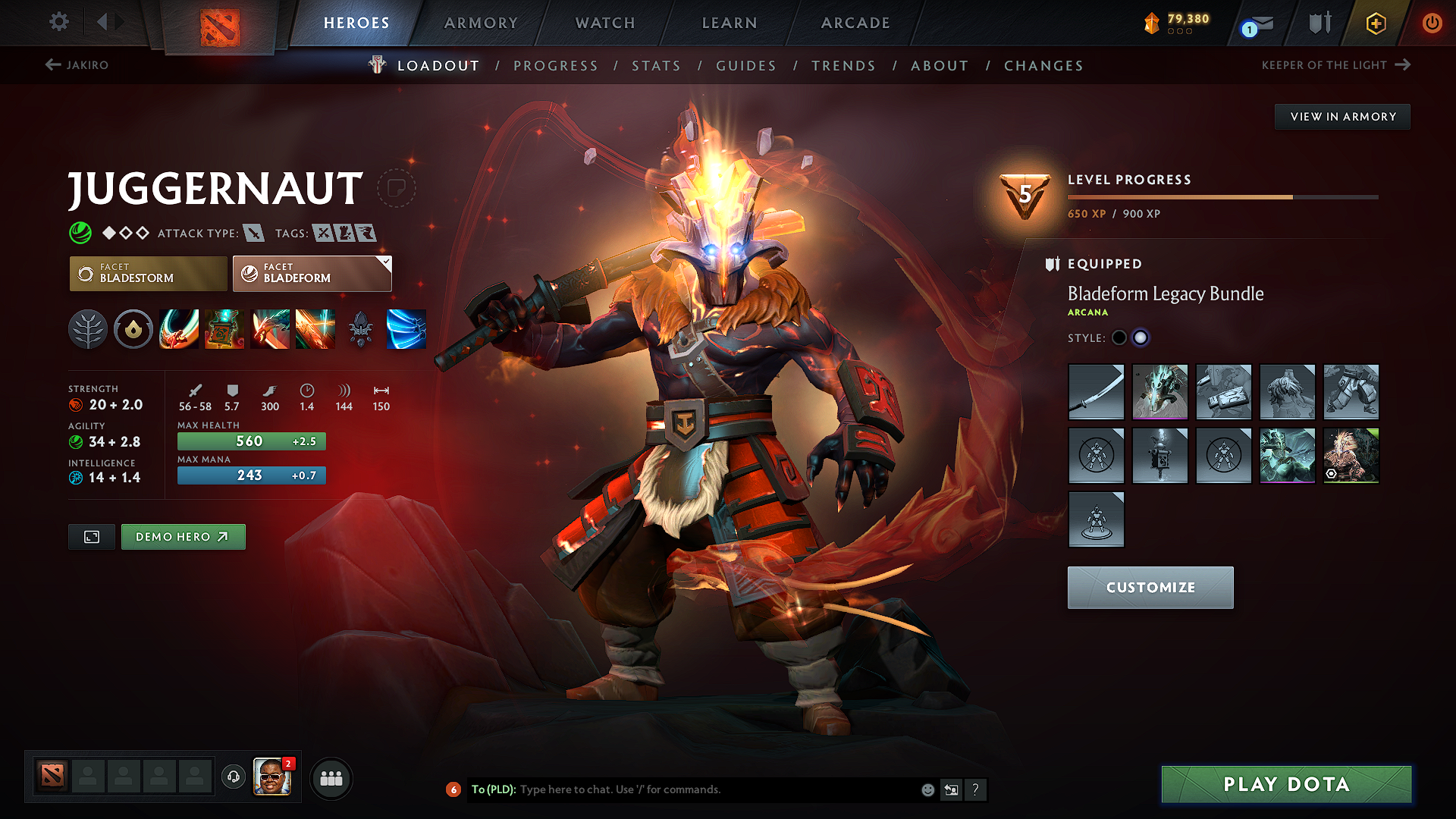View Juggernaut's talent tree icon
The width and height of the screenshot is (1456, 819).
point(88,329)
